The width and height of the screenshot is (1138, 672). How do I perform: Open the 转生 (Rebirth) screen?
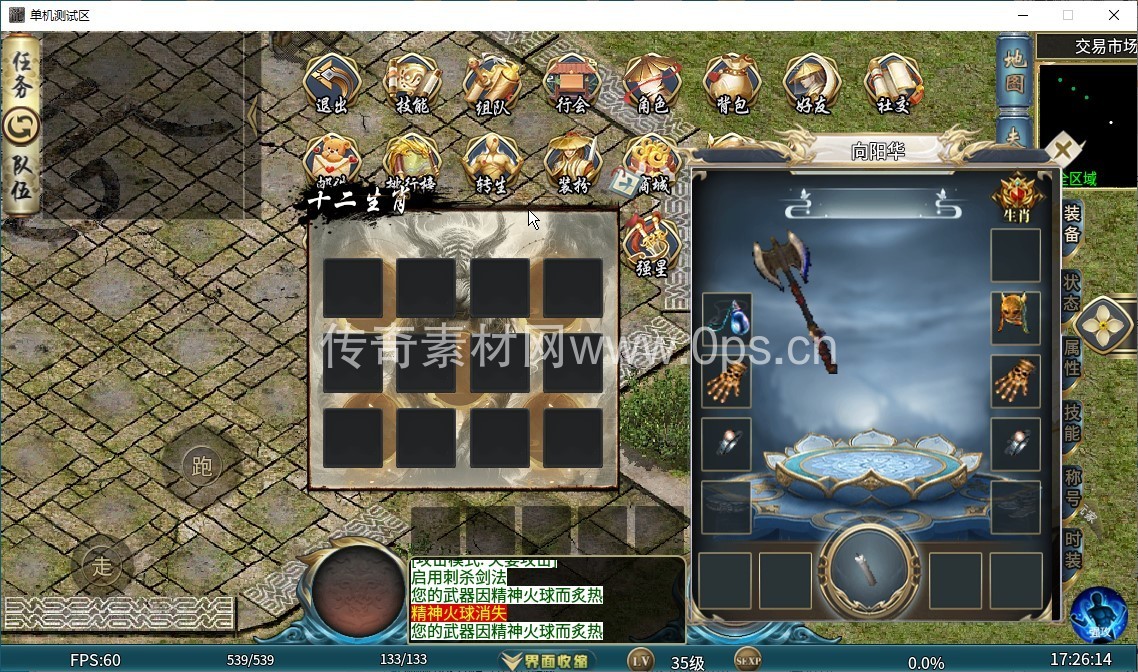(x=491, y=164)
